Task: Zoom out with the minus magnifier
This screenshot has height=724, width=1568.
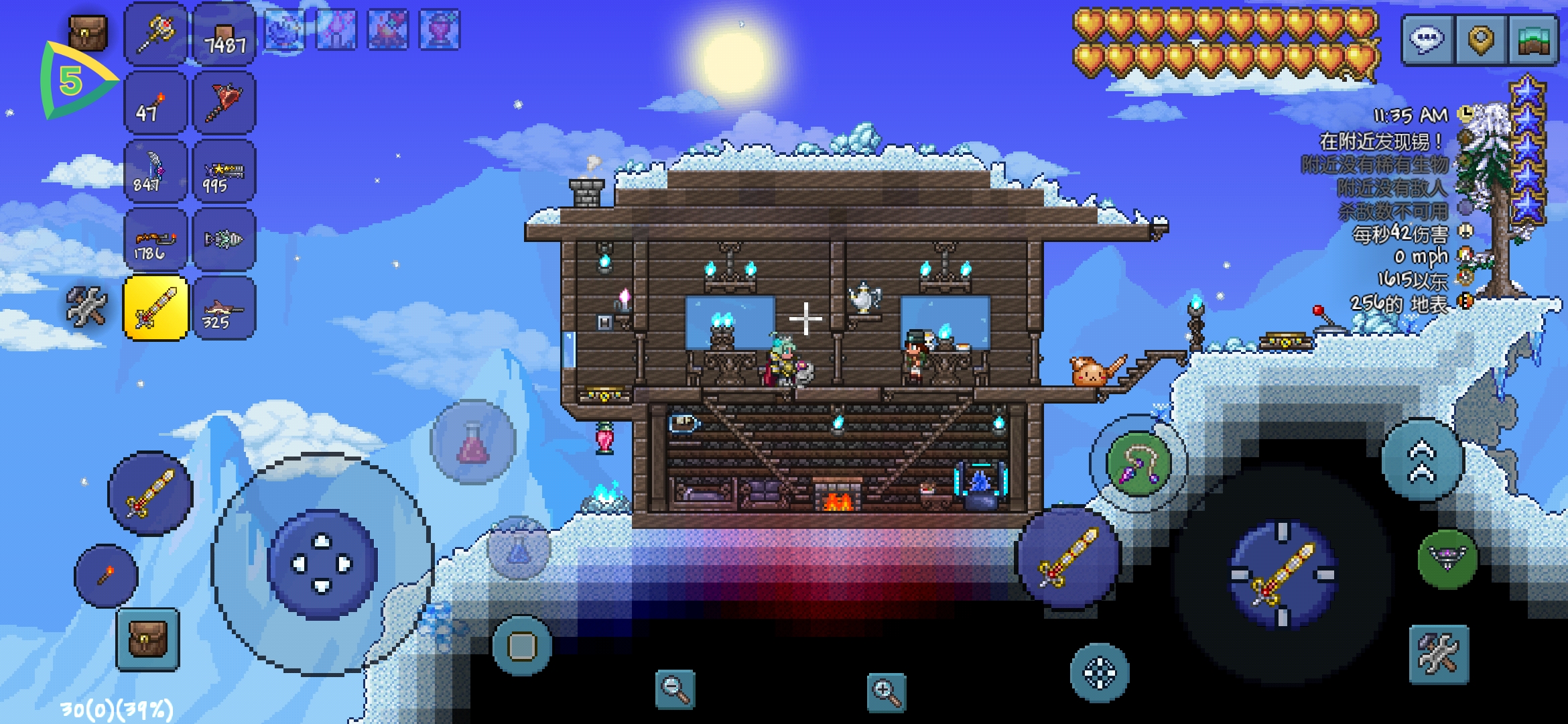Action: 675,689
